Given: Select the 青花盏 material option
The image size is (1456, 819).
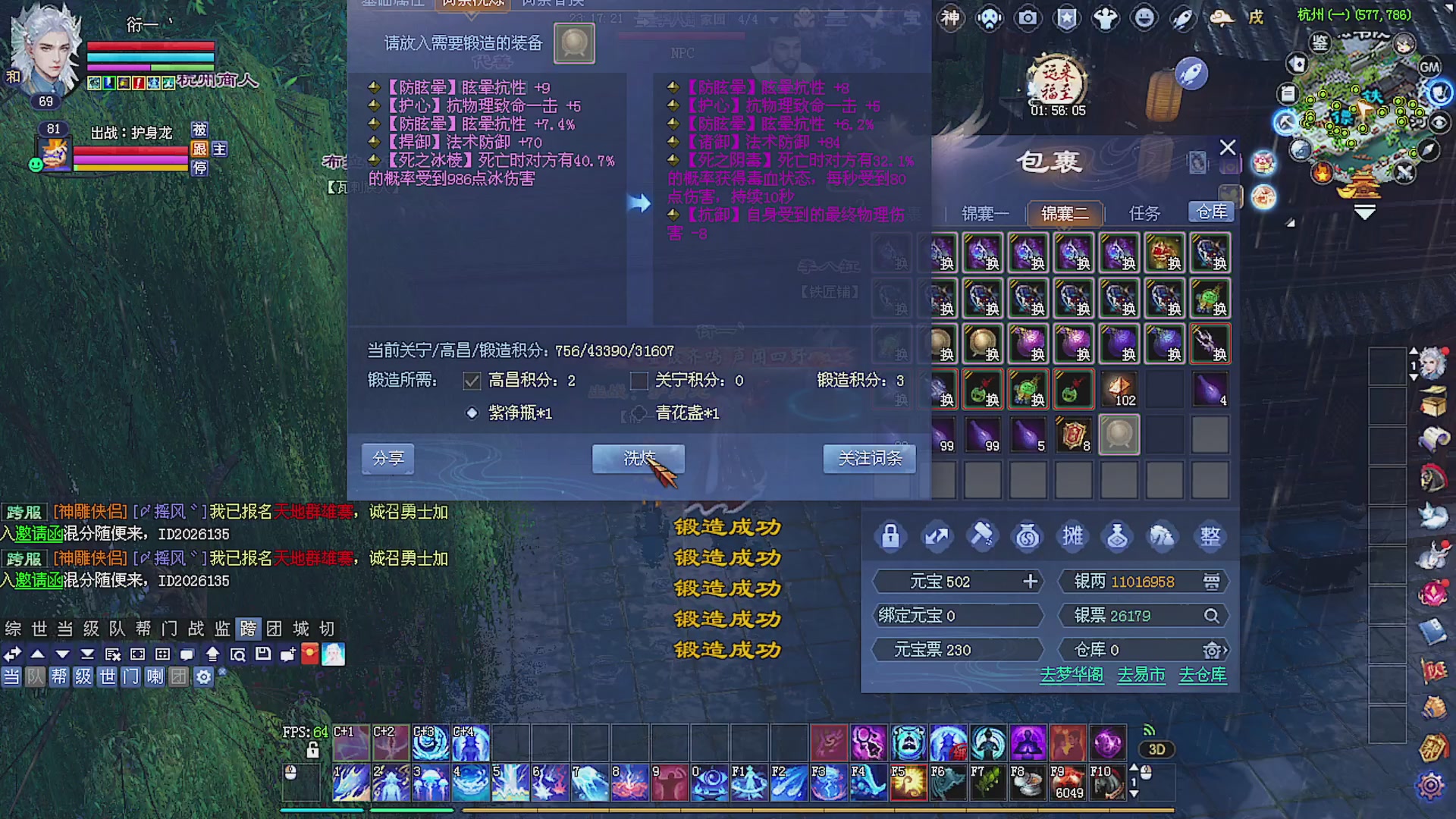Looking at the screenshot, I should pos(638,414).
